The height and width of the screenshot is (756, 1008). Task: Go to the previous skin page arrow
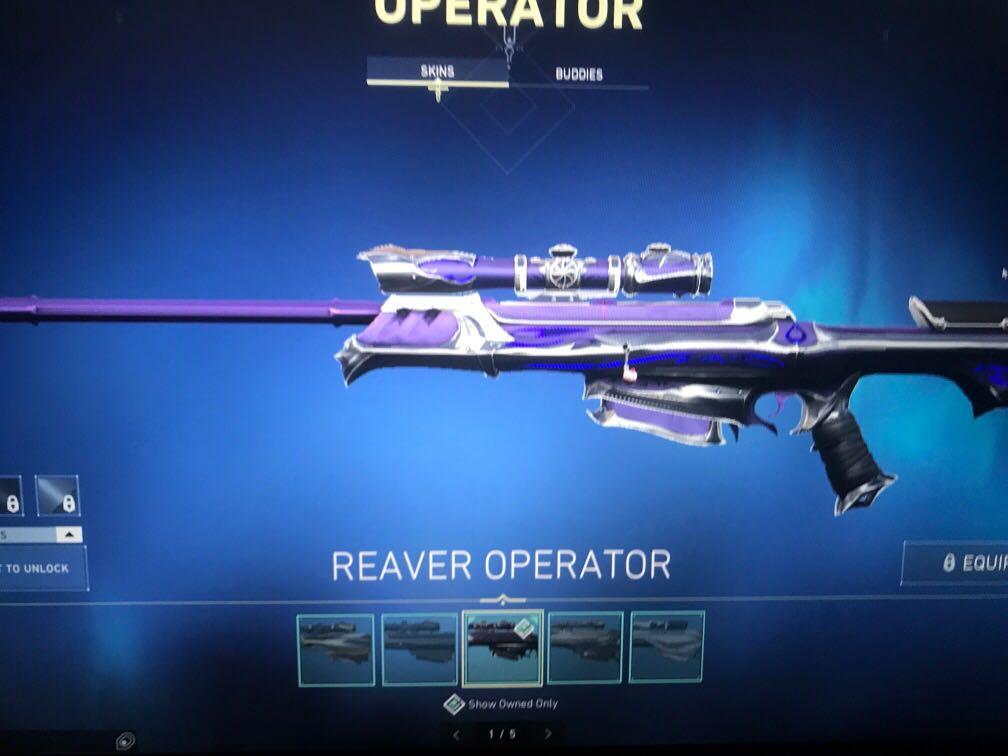pos(457,734)
